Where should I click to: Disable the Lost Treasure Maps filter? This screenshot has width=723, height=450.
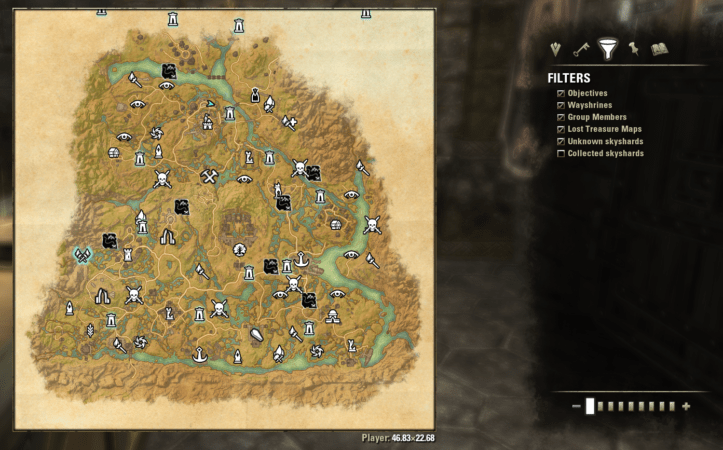click(559, 129)
